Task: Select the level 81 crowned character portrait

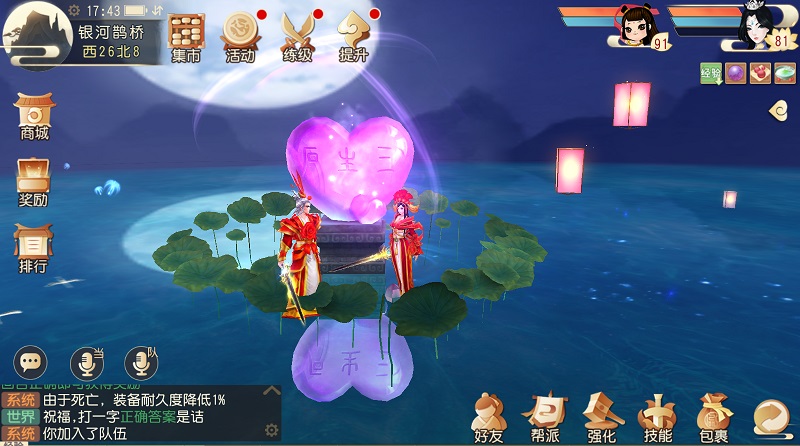Action: [755, 26]
